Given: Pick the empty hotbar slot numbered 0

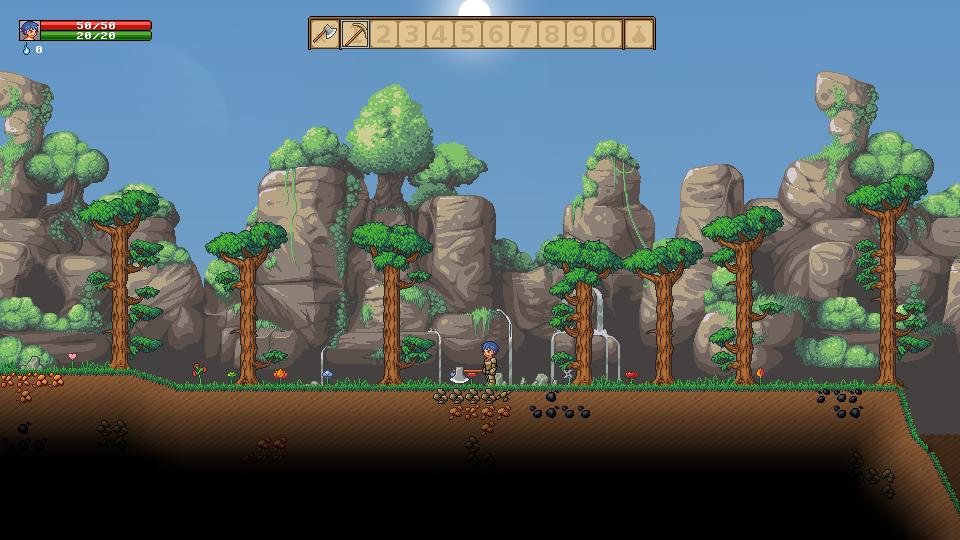Looking at the screenshot, I should pos(608,34).
